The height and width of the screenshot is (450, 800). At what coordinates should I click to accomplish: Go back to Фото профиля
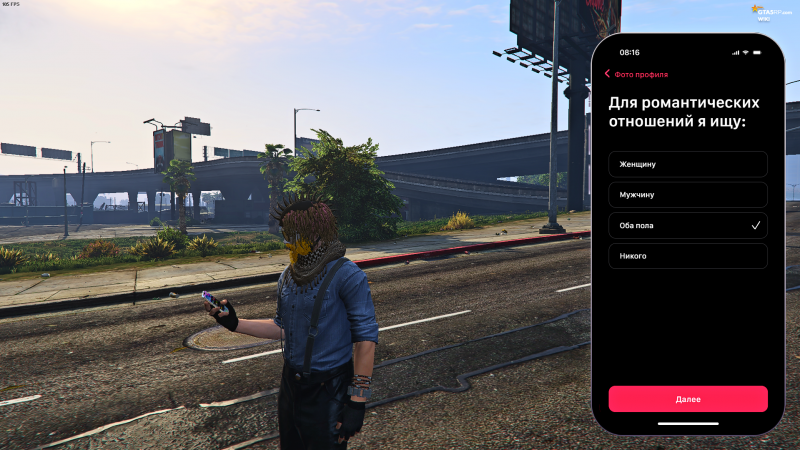636,74
